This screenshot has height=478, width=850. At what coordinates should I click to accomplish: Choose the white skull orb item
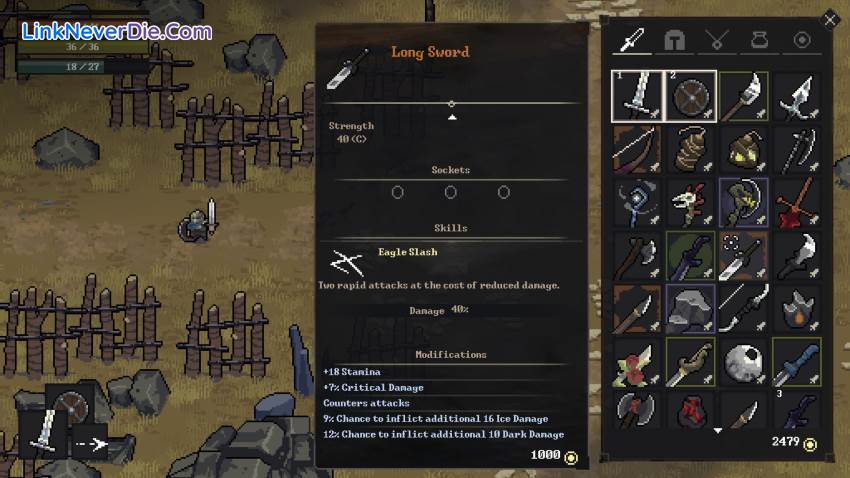743,361
